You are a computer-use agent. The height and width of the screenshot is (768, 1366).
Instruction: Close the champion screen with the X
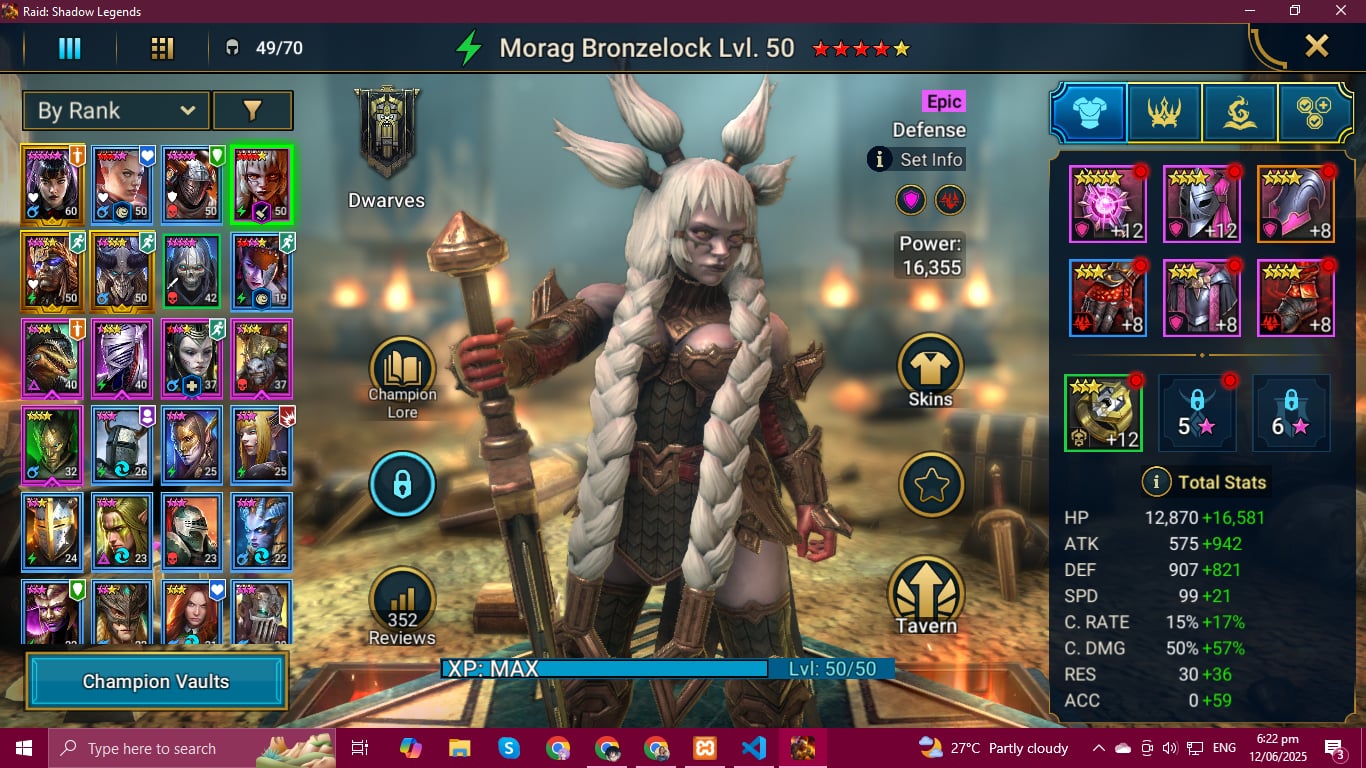1316,46
